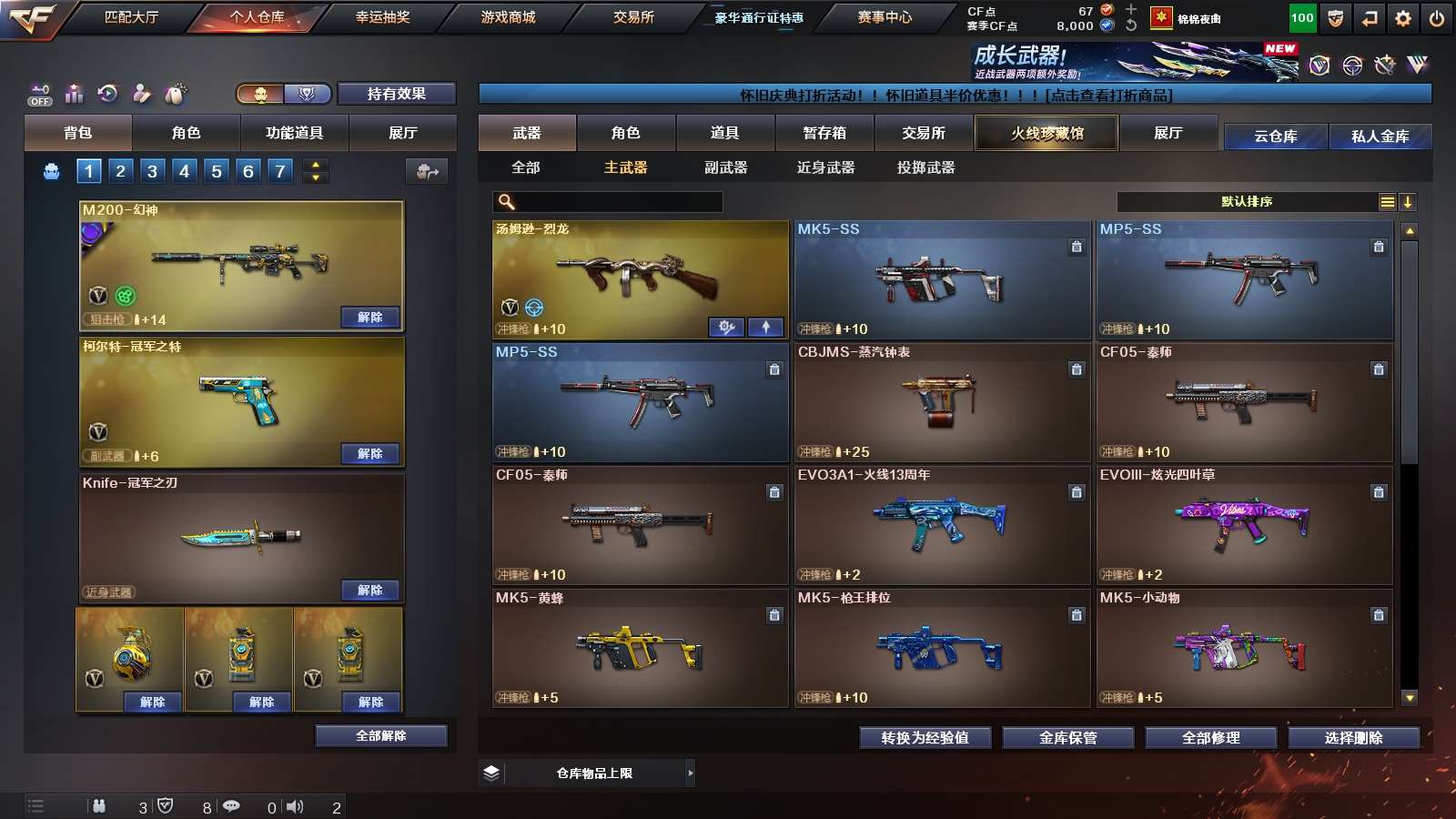Open the 赛事中心 tournament center
This screenshot has height=819, width=1456.
click(885, 17)
